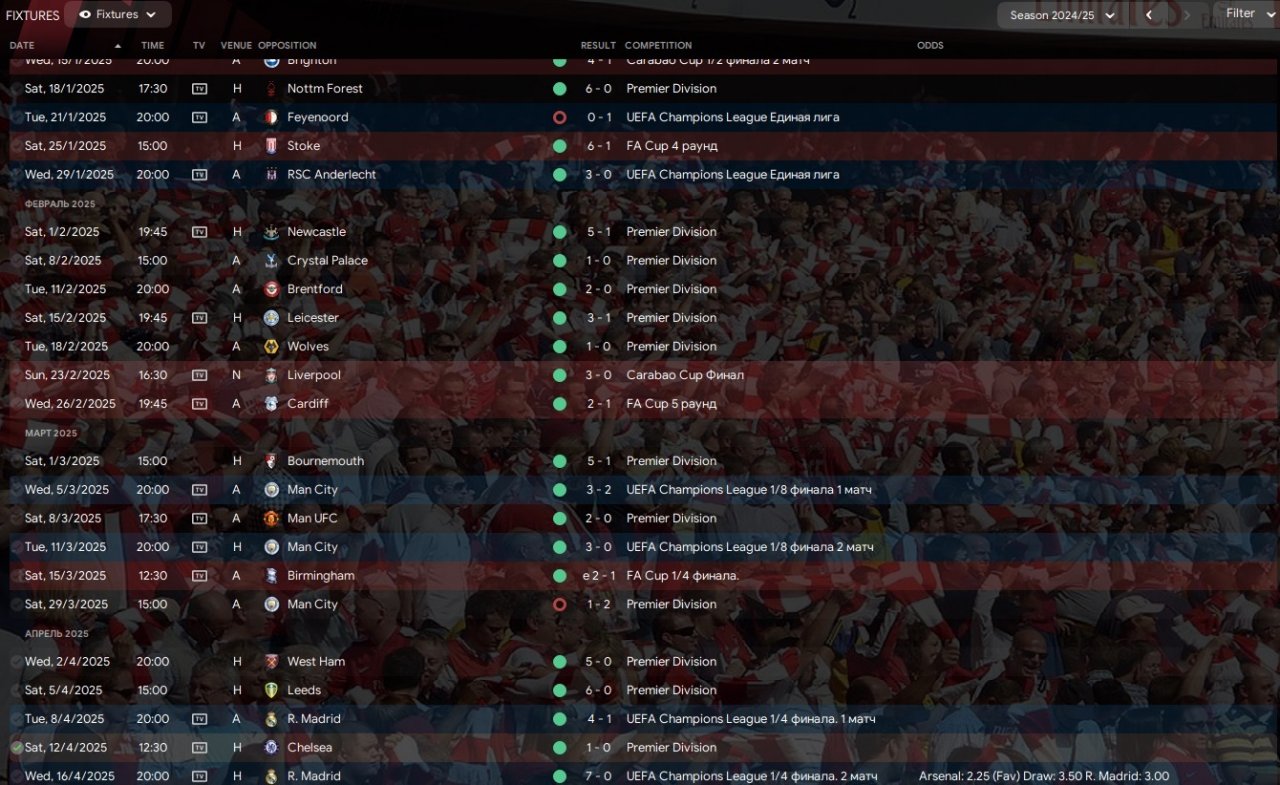Open the Man UFC 2-0 match
Screen dimensions: 1280x785
(x=312, y=518)
